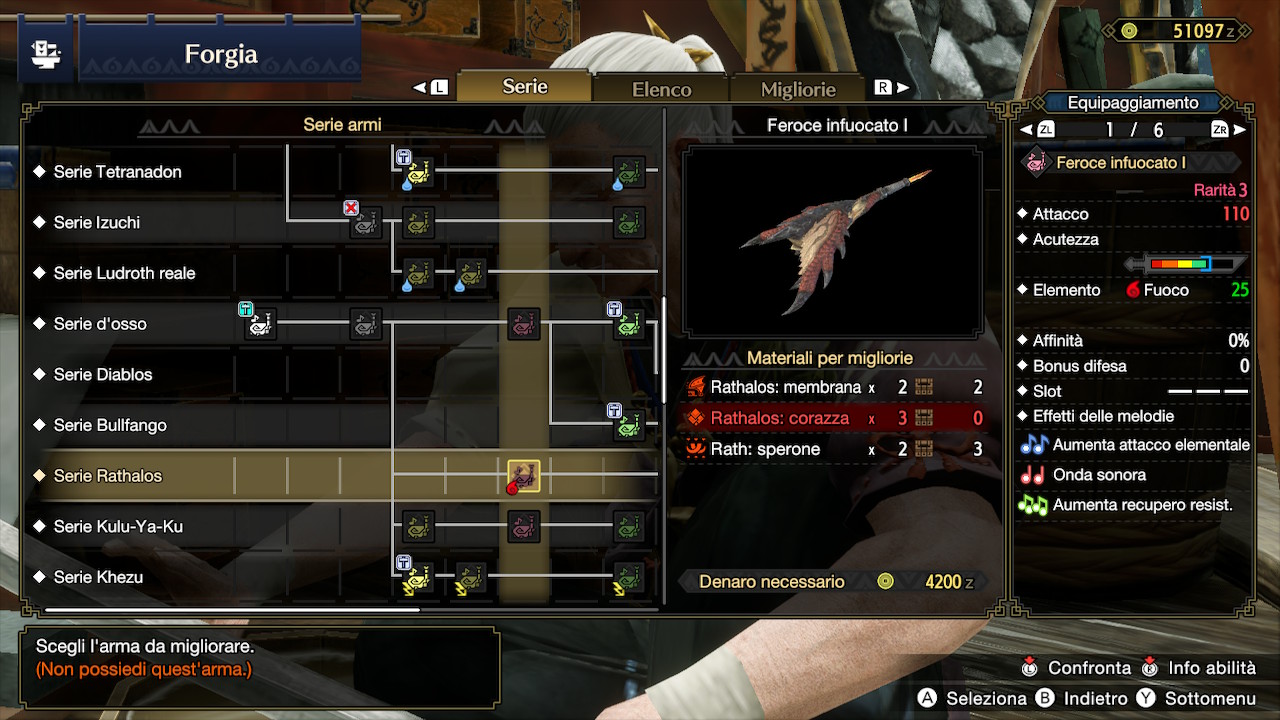The image size is (1280, 720).
Task: Choose the Serie Bullfango row
Action: tap(110, 425)
